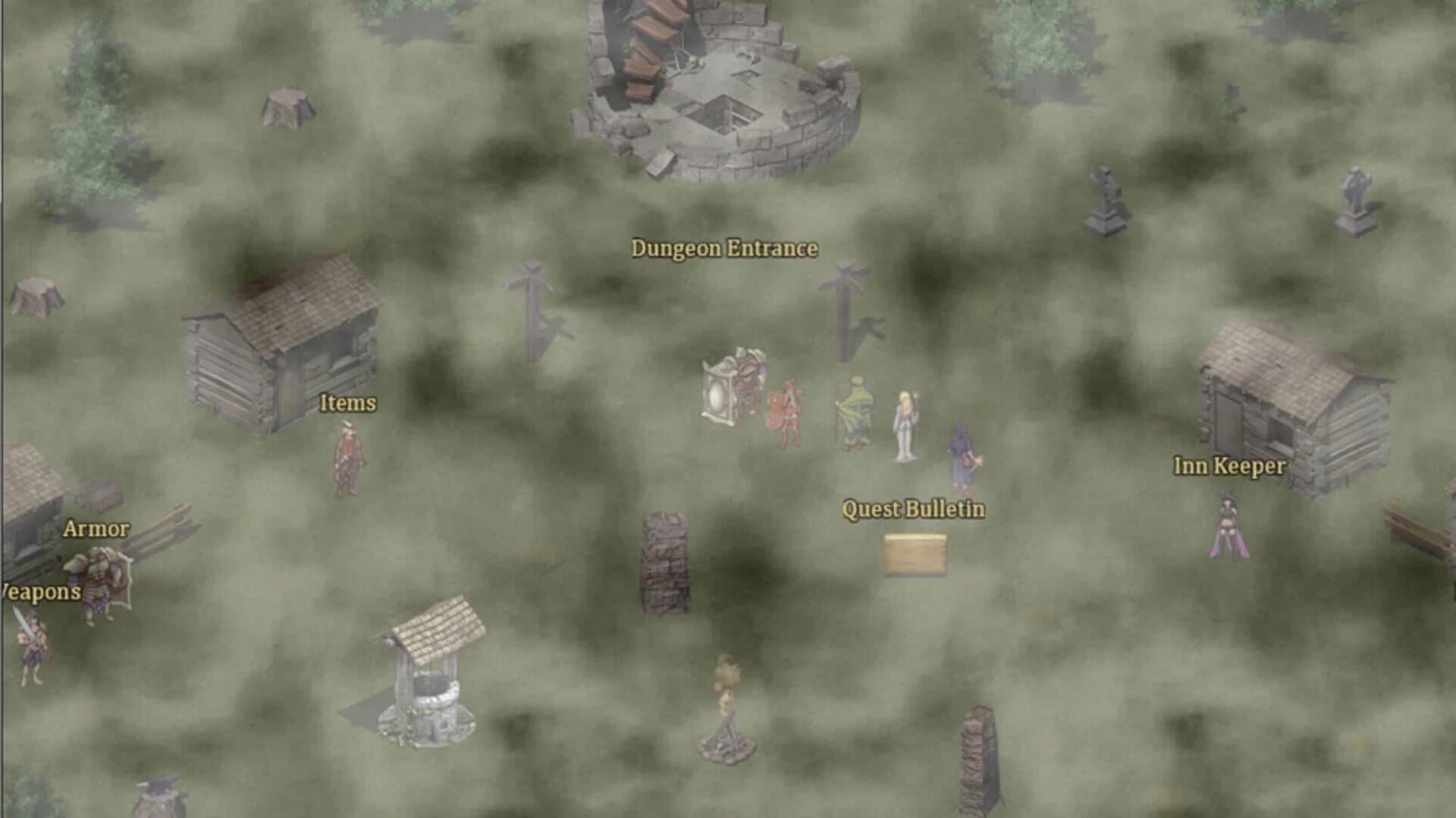The width and height of the screenshot is (1456, 818).
Task: Click the Quest Bulletin label text
Action: [x=913, y=509]
